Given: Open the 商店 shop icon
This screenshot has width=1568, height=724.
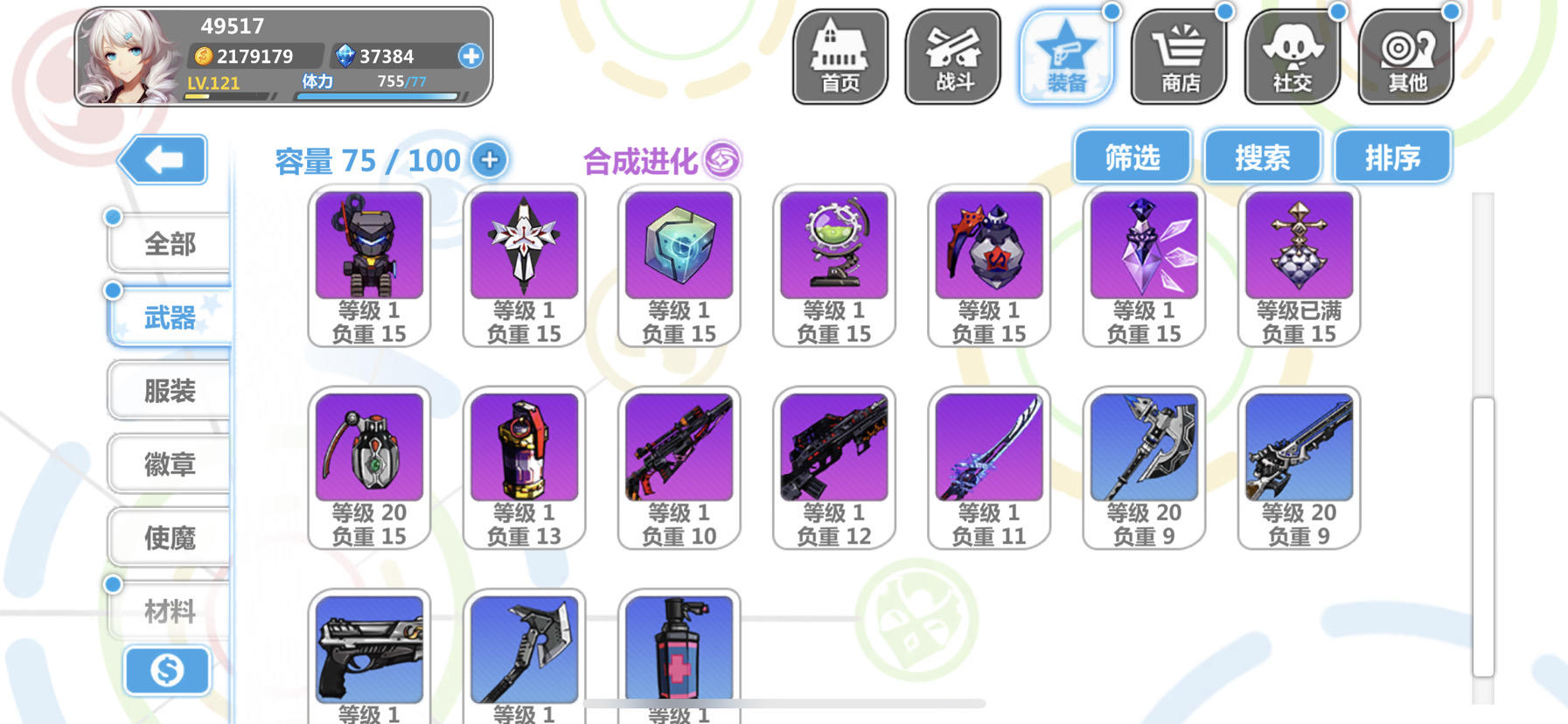Looking at the screenshot, I should 1181,54.
